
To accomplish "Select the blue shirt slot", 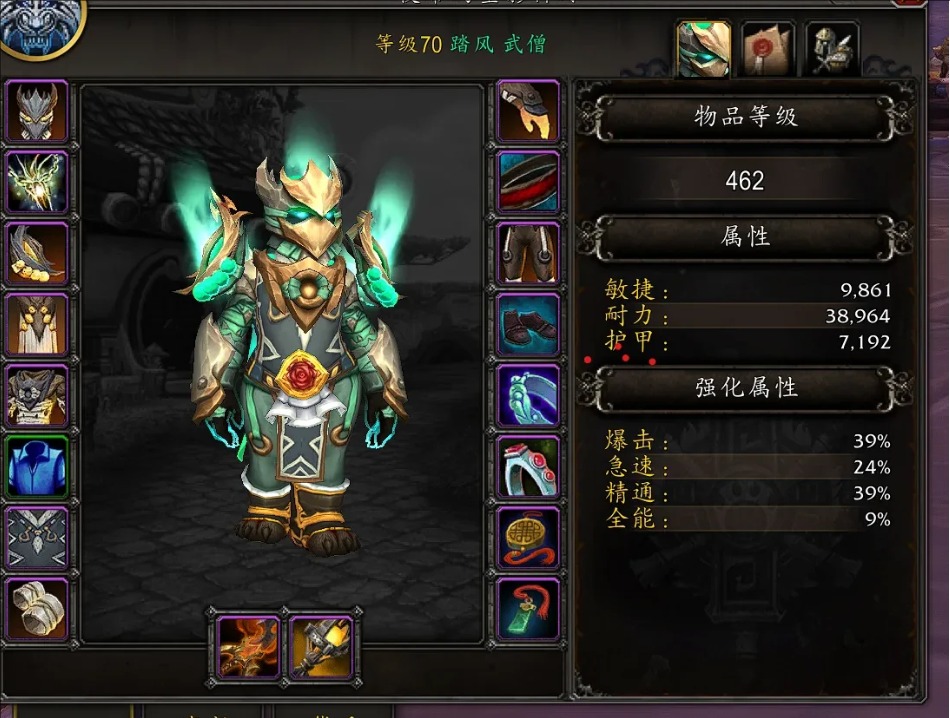I will [x=38, y=466].
